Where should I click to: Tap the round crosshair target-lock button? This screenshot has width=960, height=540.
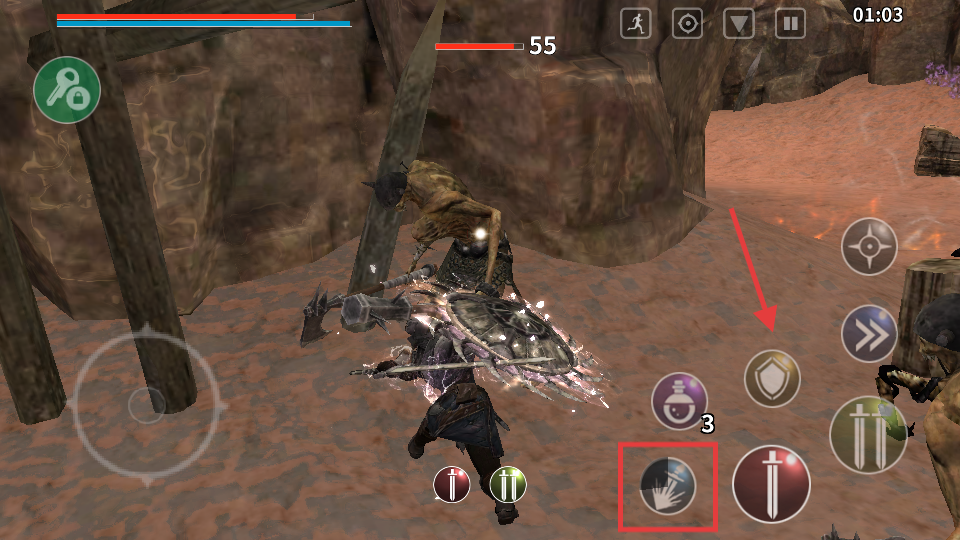click(x=869, y=246)
